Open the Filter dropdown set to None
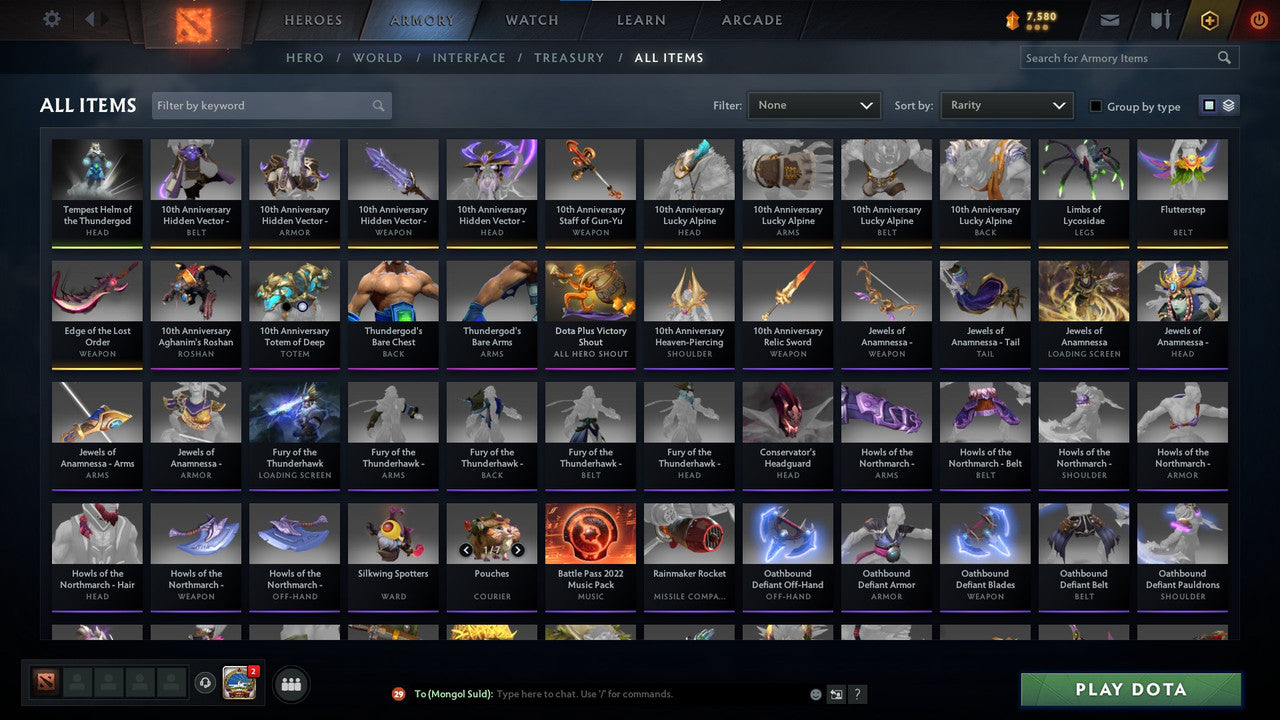Viewport: 1280px width, 720px height. coord(813,104)
